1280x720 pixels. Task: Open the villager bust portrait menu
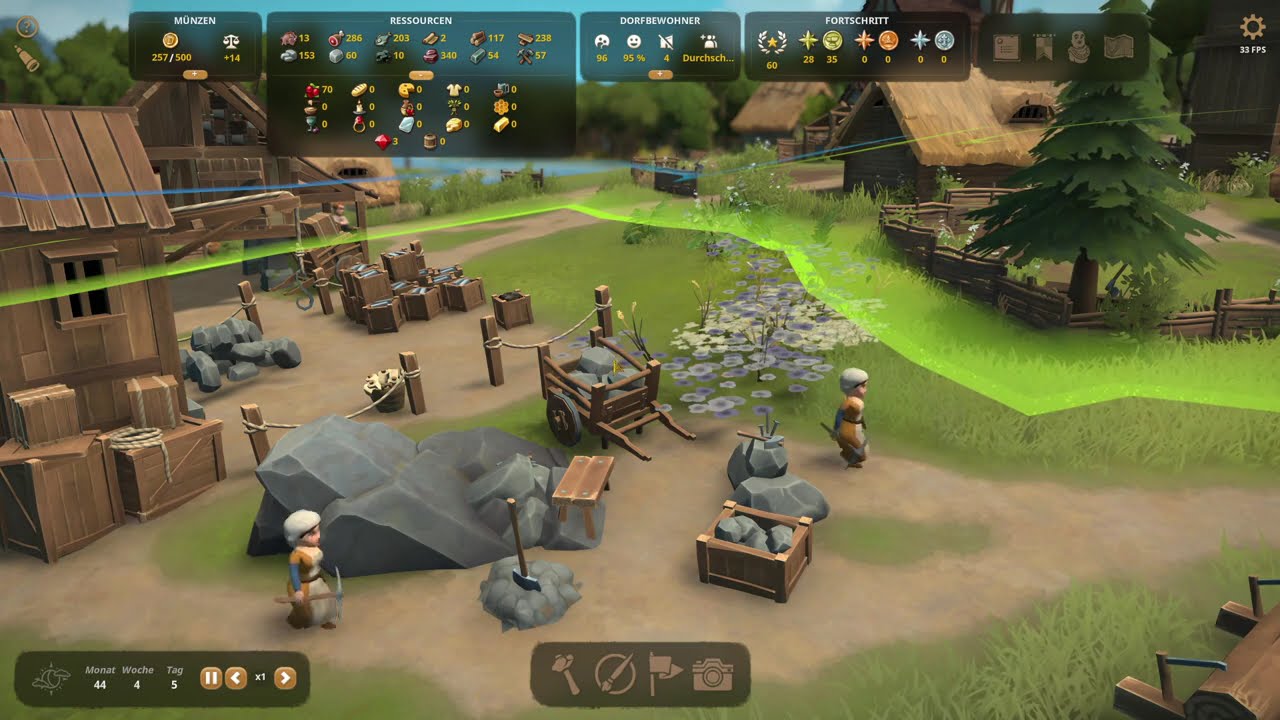(1079, 47)
